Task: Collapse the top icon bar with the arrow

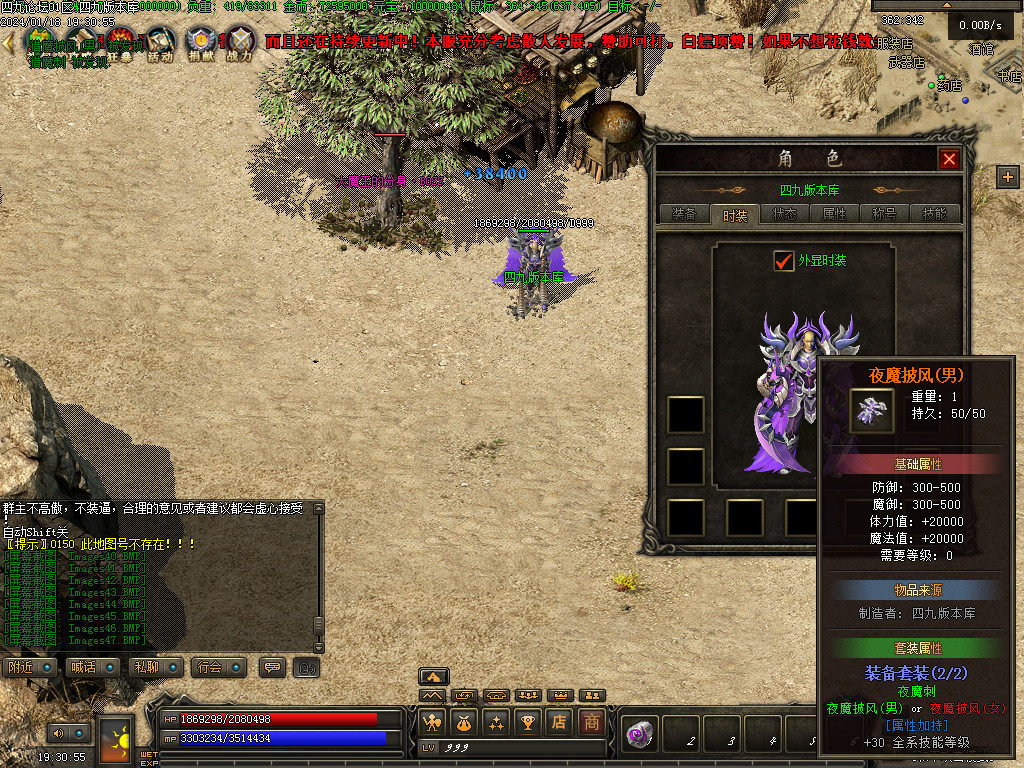Action: click(x=9, y=43)
